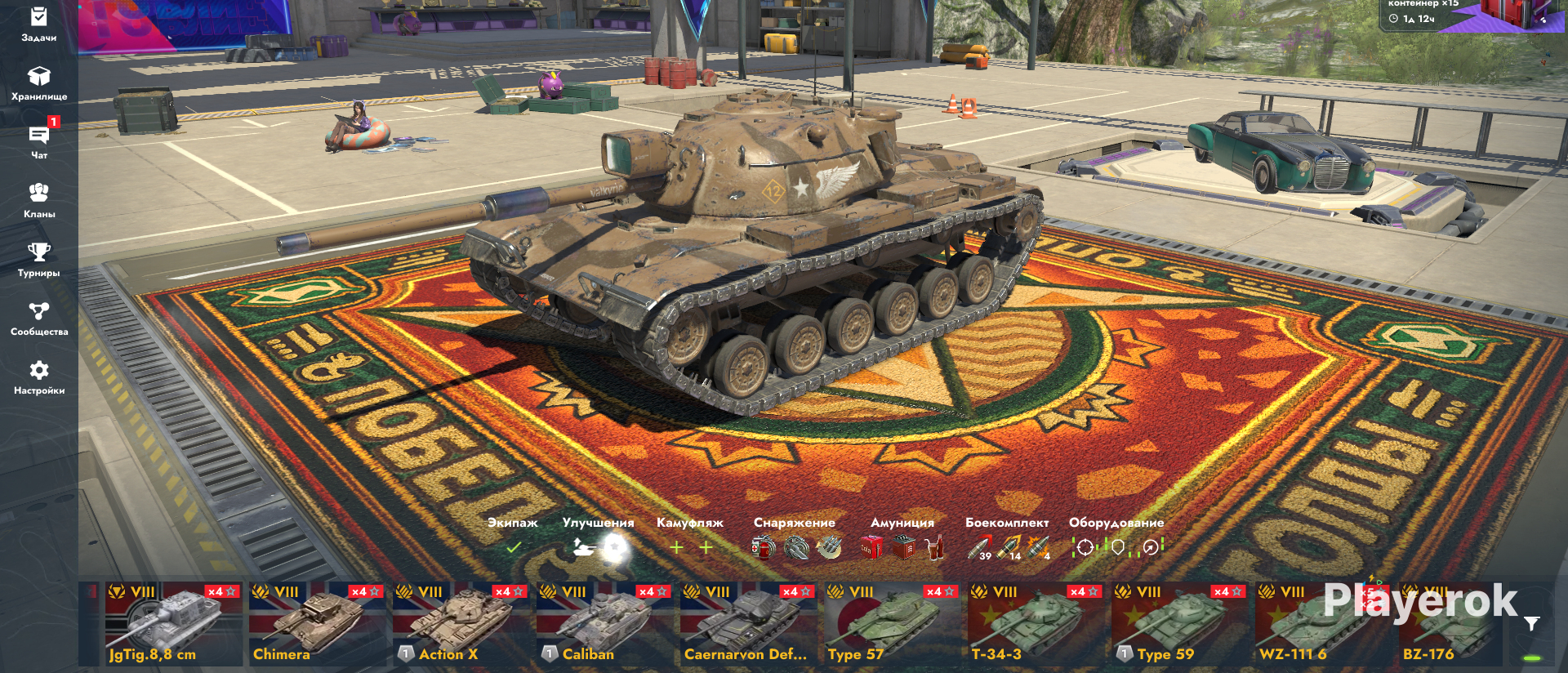Open the Чат panel

click(x=38, y=142)
